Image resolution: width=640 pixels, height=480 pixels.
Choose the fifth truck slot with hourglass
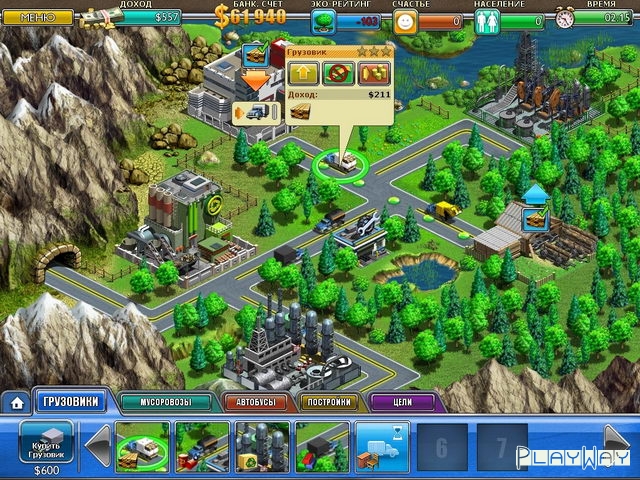(382, 444)
